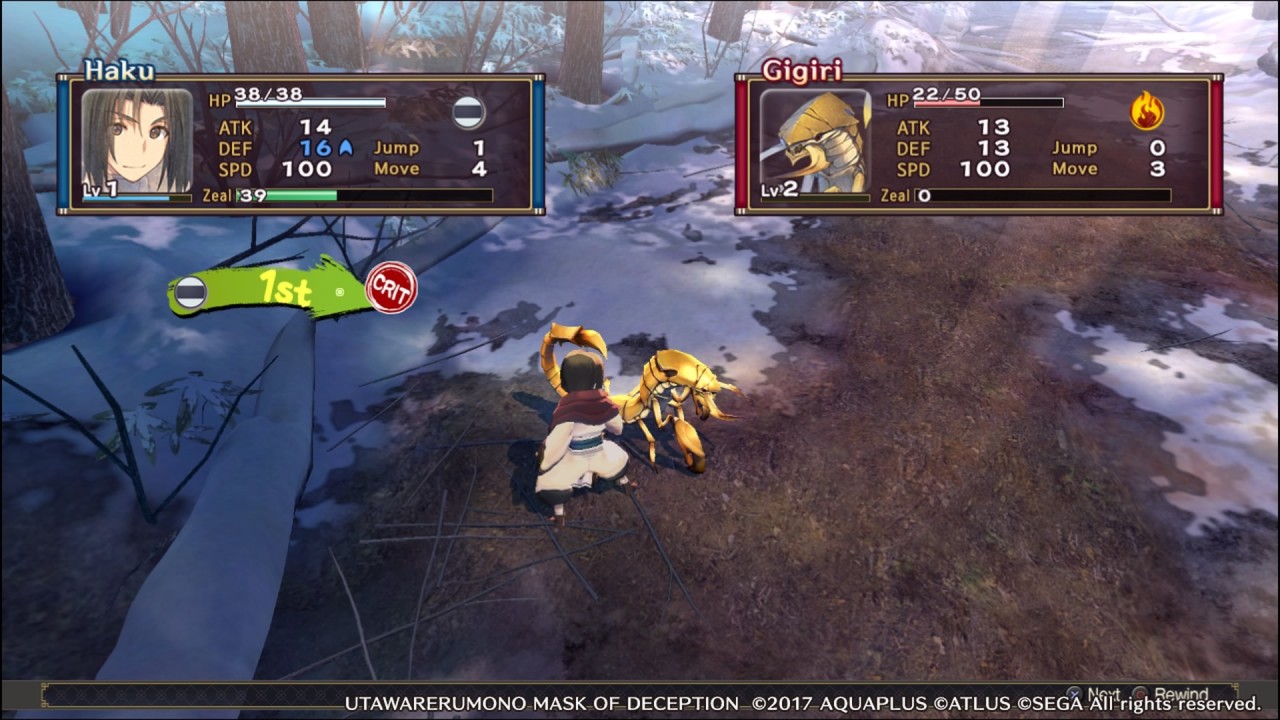Click Gigiri's fire element icon

(x=1147, y=111)
